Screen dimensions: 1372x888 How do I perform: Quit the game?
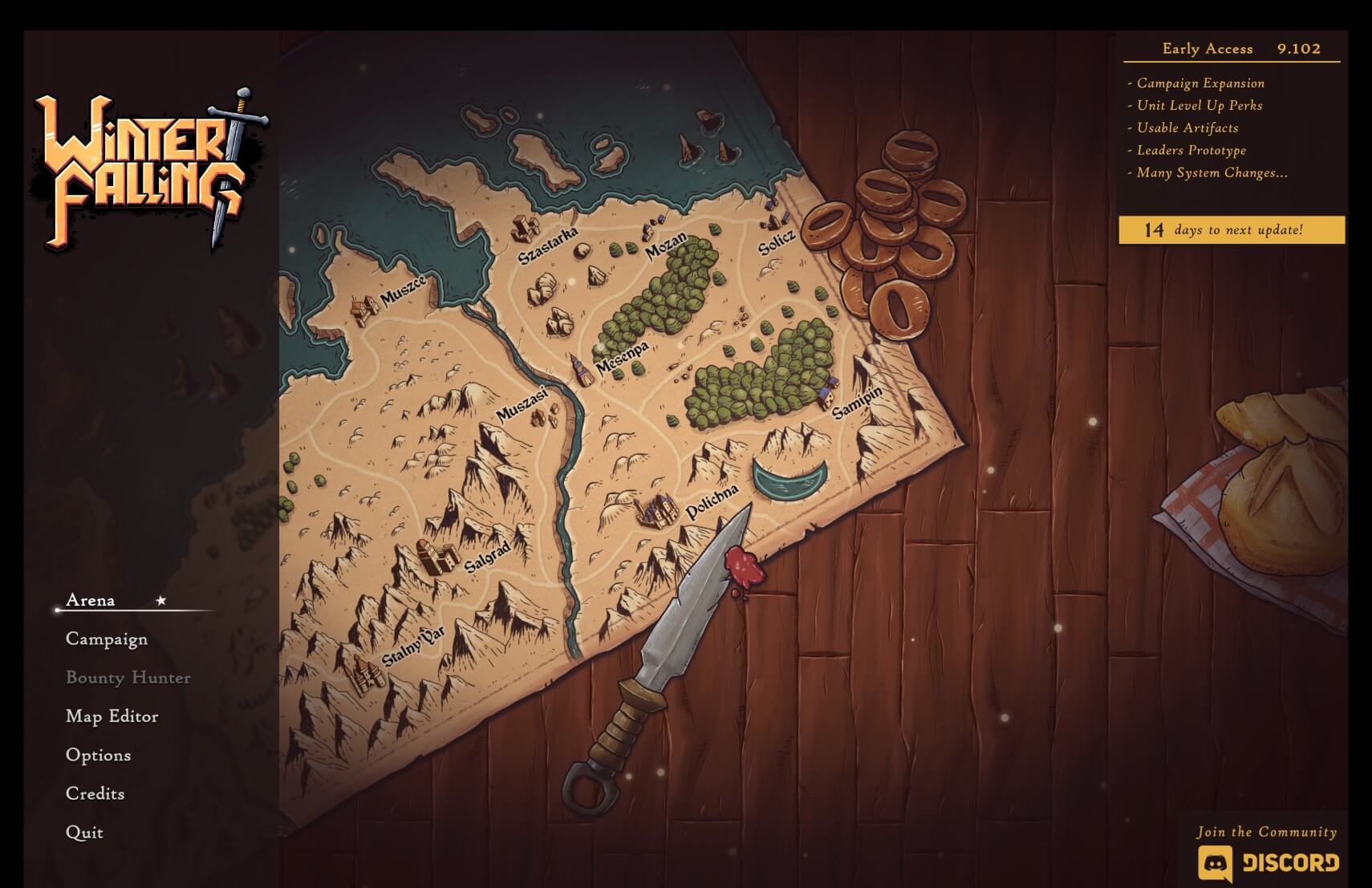point(84,832)
